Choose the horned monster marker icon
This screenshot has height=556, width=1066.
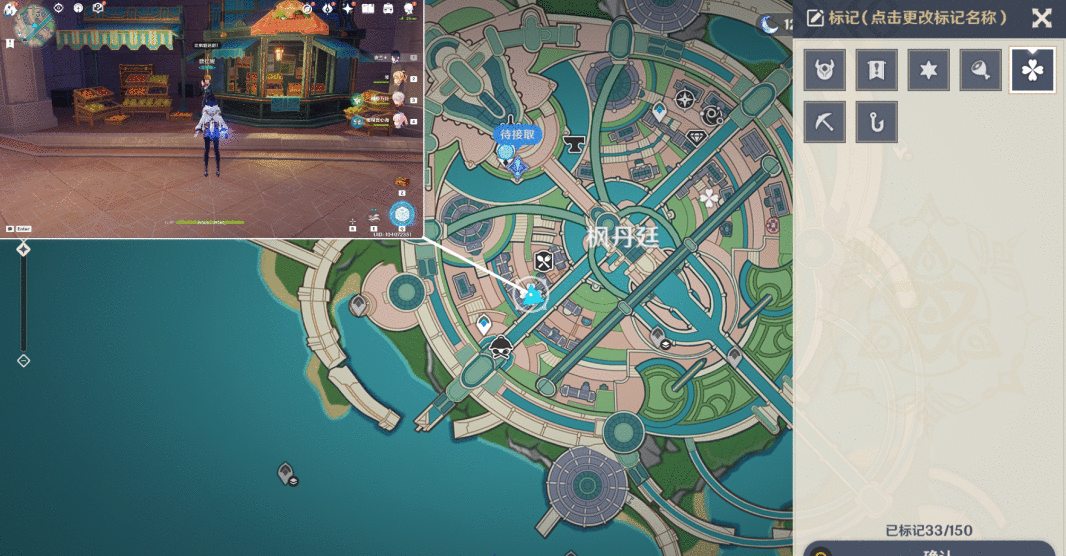tap(825, 70)
